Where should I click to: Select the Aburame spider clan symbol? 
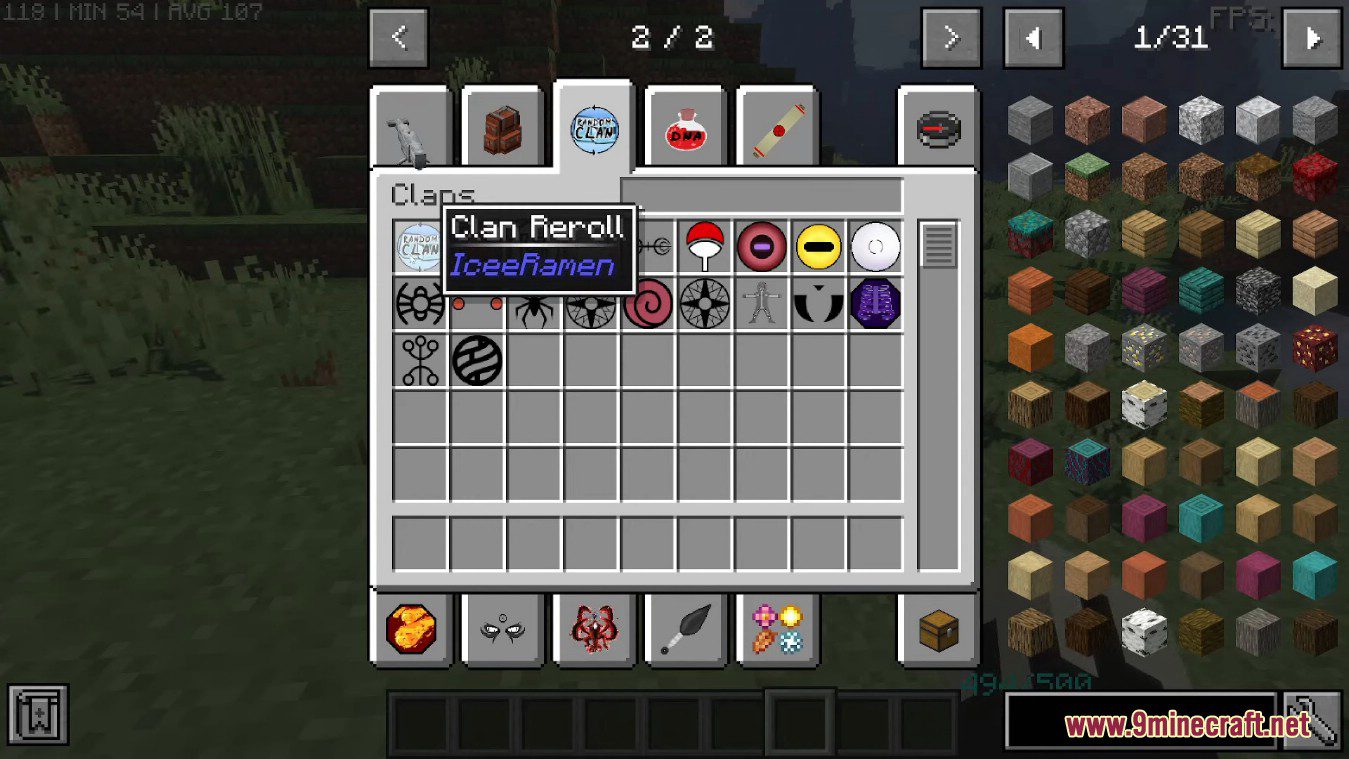tap(535, 303)
